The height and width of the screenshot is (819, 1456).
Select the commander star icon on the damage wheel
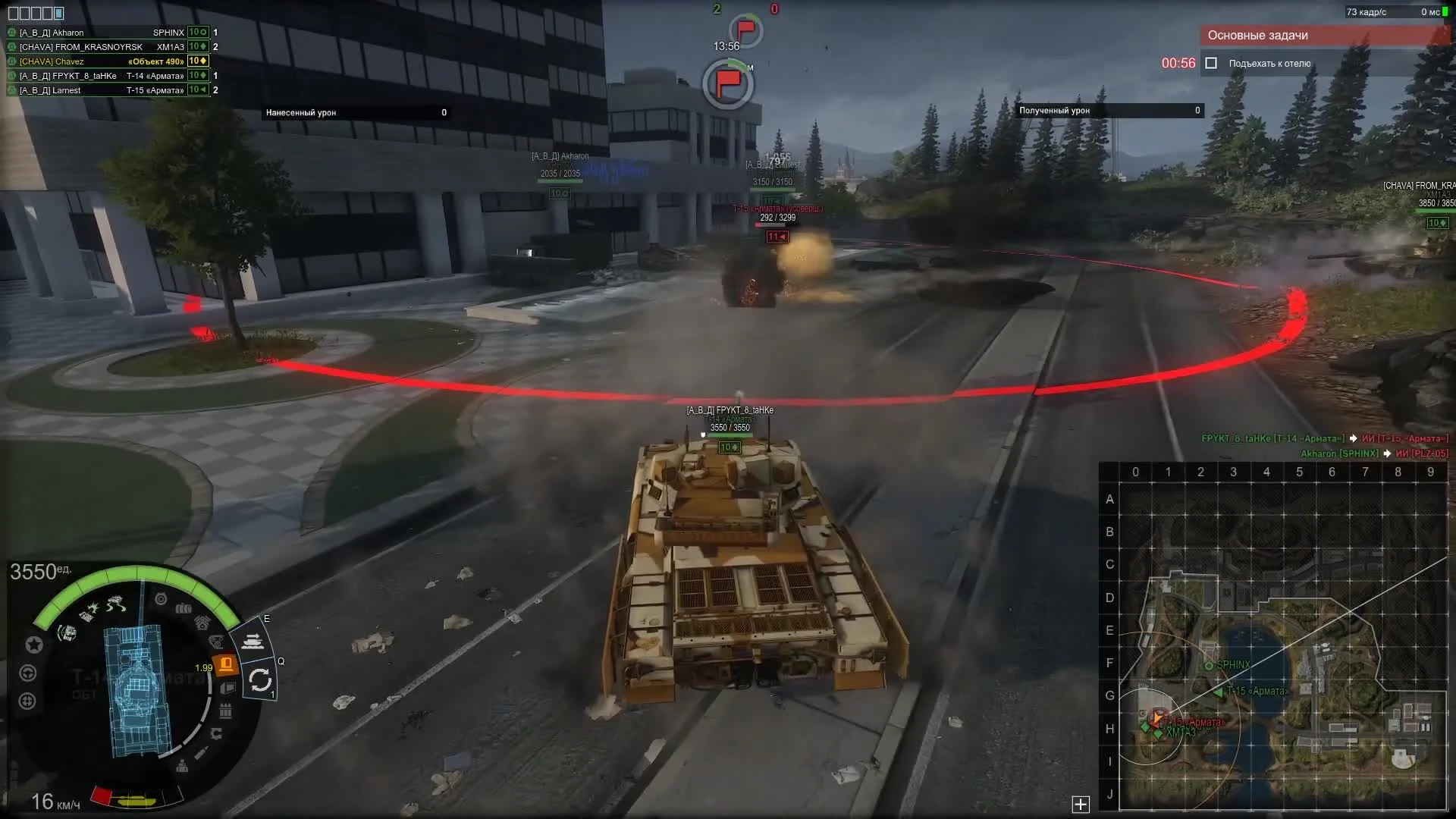coord(34,644)
